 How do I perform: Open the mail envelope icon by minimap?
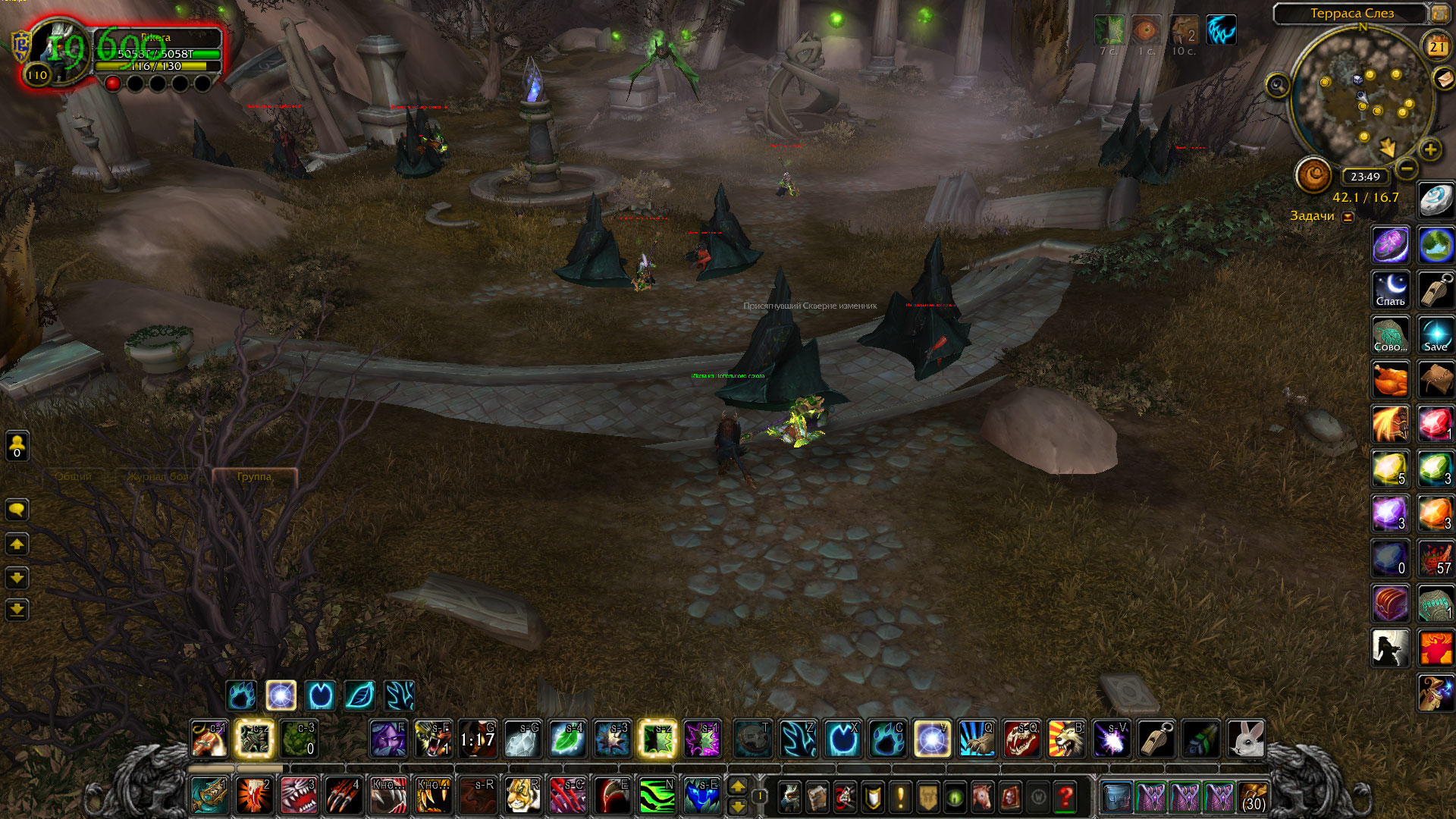pyautogui.click(x=1443, y=77)
